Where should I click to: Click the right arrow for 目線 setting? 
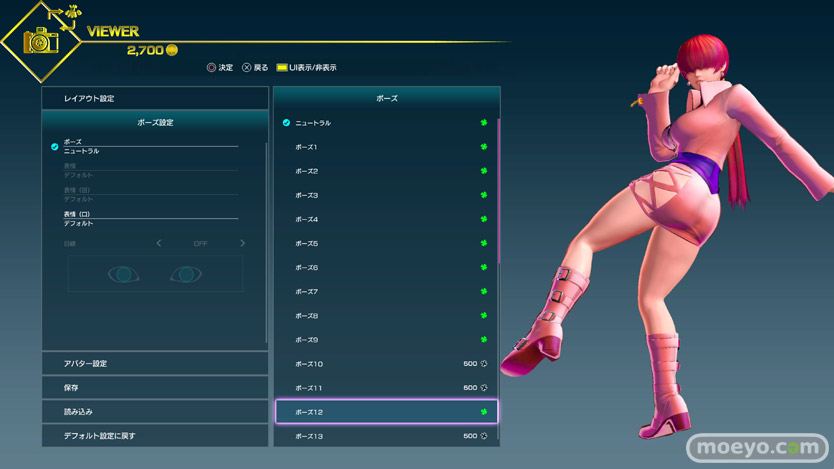(x=242, y=243)
